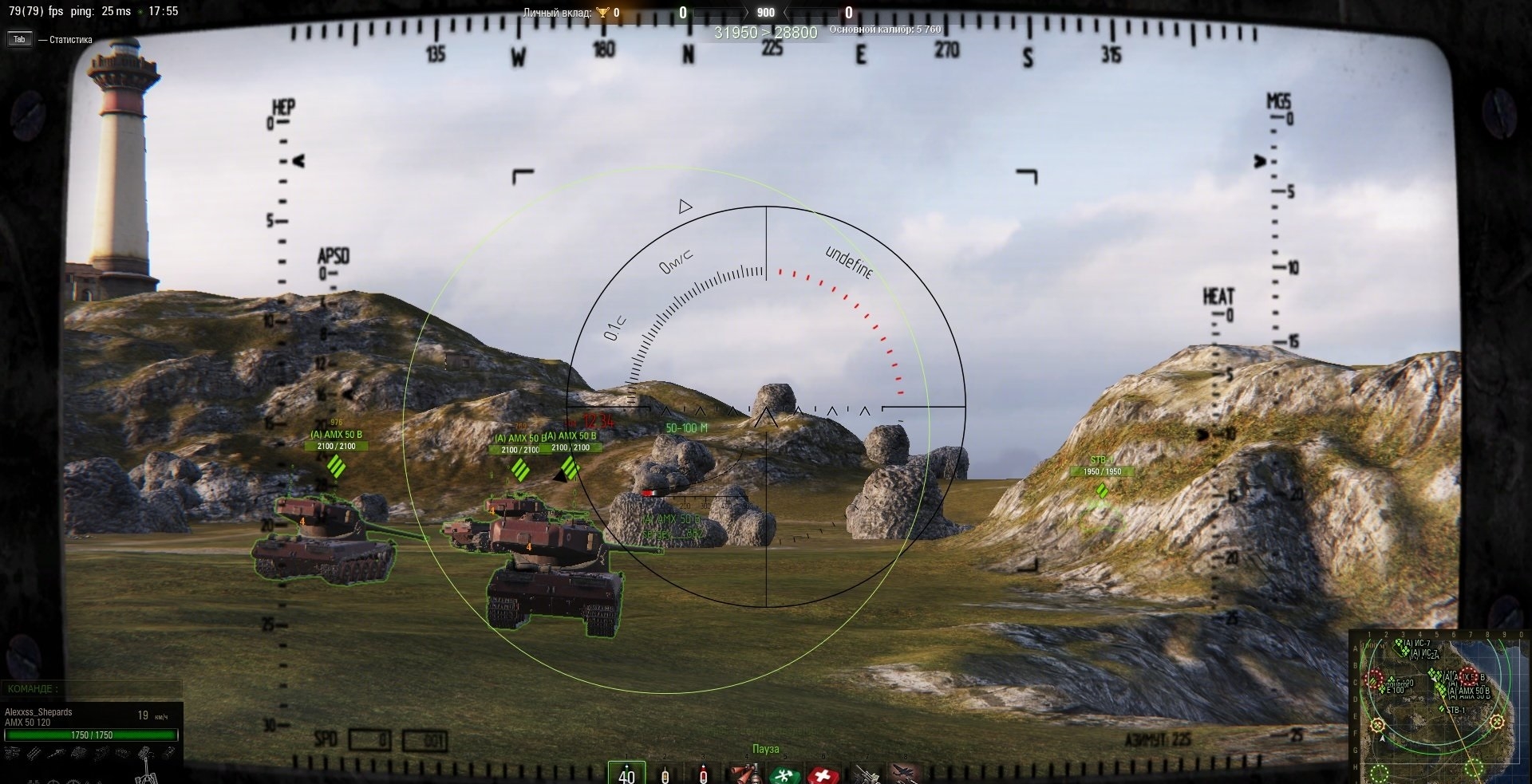Select the shell slot with 40 rounds
The height and width of the screenshot is (784, 1532).
626,773
